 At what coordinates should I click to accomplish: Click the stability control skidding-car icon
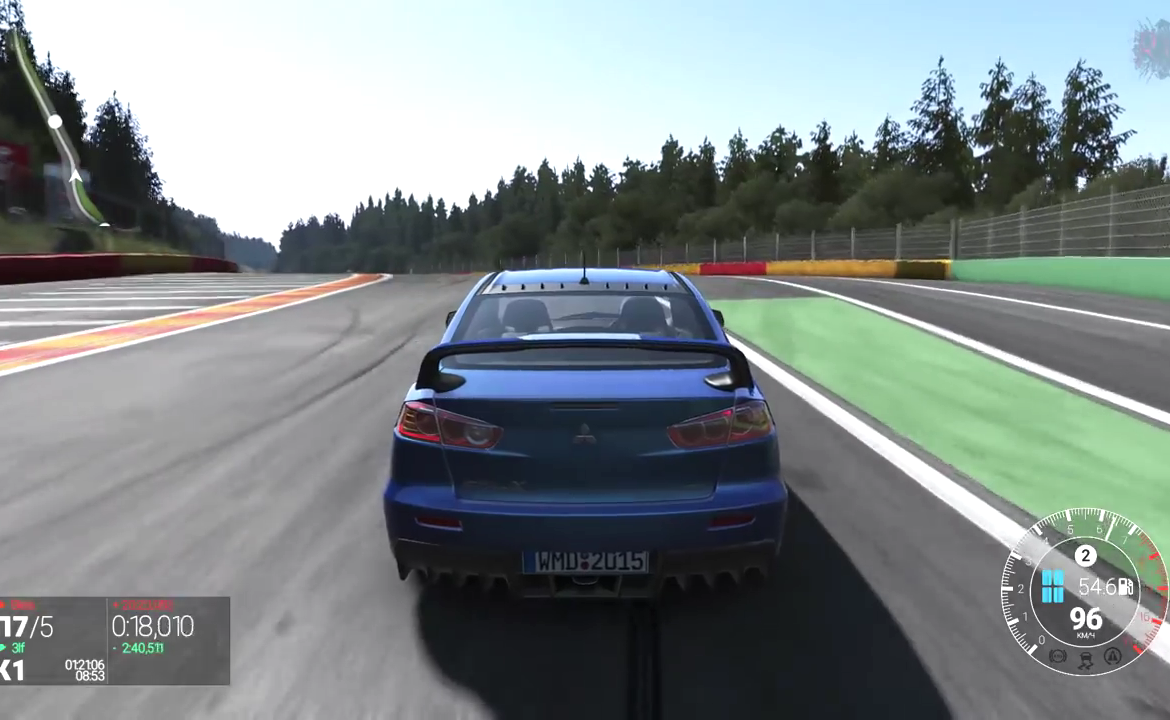(1085, 659)
